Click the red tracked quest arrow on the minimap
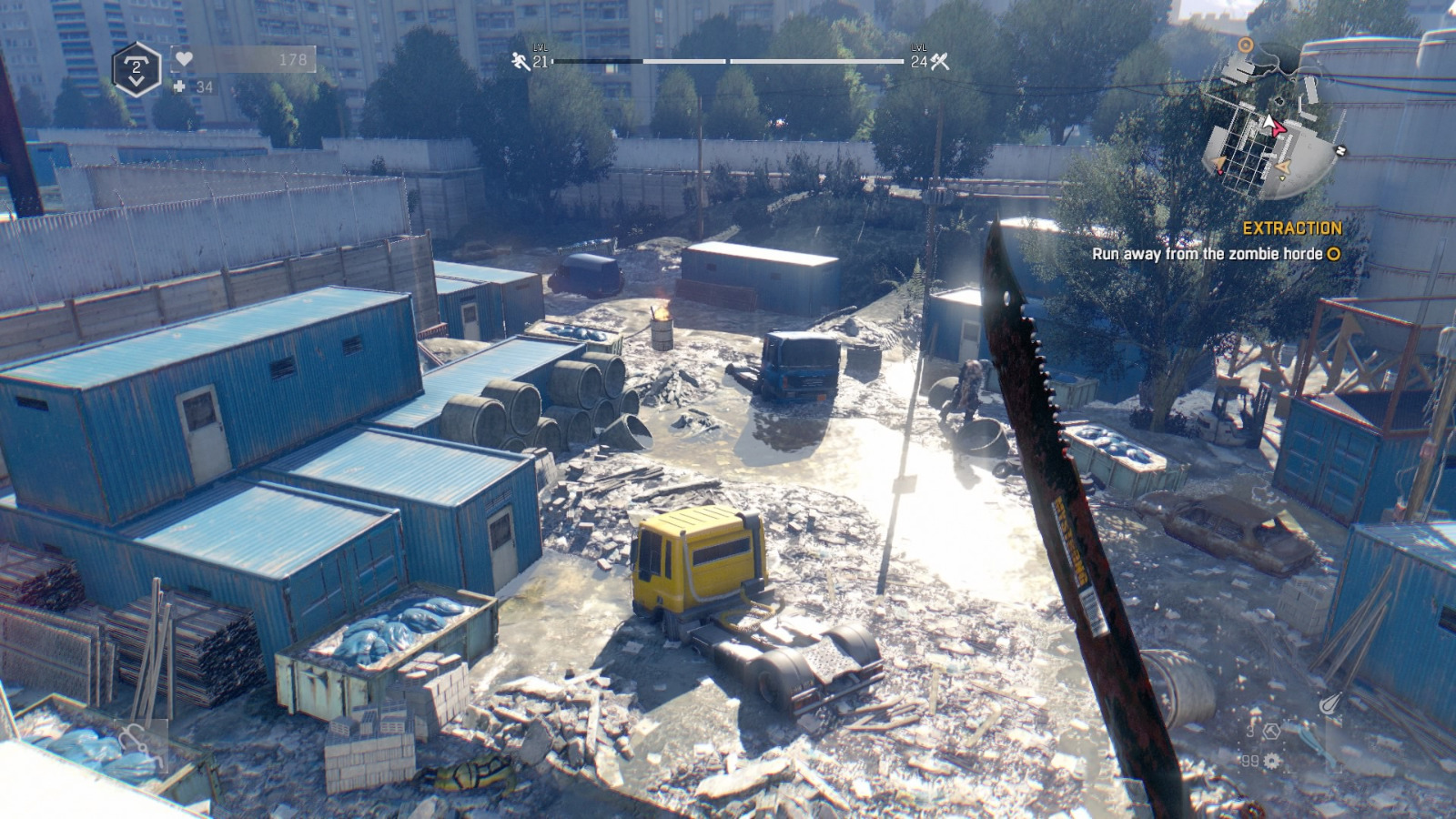 click(x=1278, y=128)
